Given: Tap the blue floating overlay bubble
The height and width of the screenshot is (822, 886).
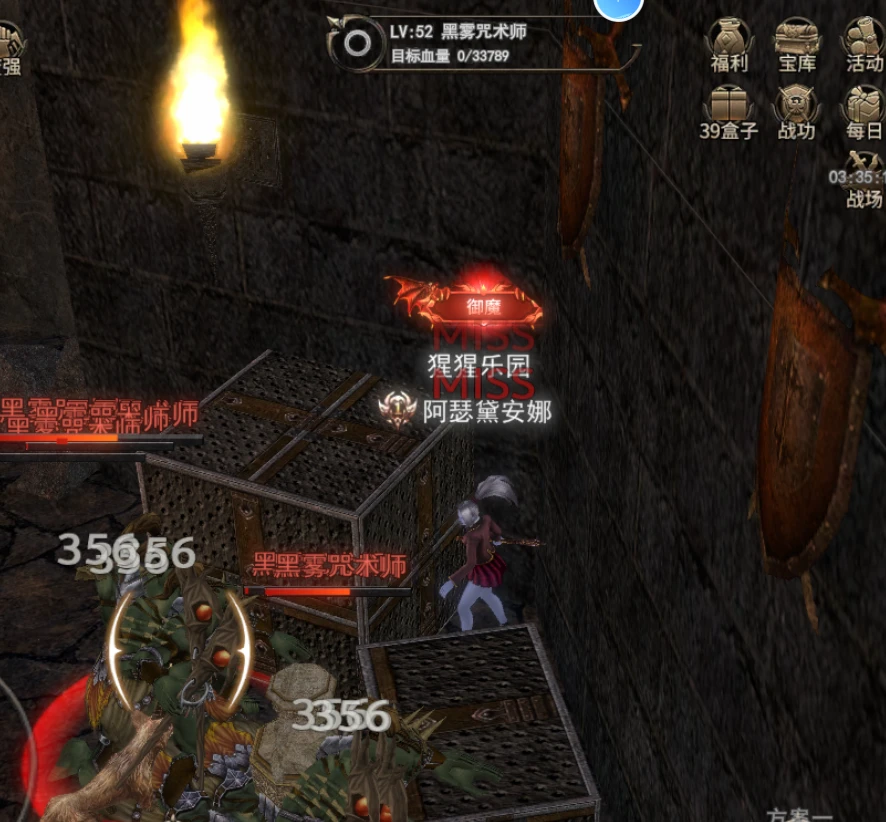Looking at the screenshot, I should point(618,6).
